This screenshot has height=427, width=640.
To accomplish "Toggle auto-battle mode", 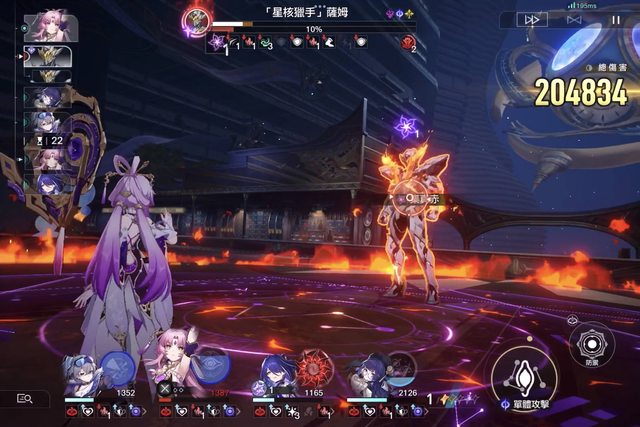I will [574, 19].
